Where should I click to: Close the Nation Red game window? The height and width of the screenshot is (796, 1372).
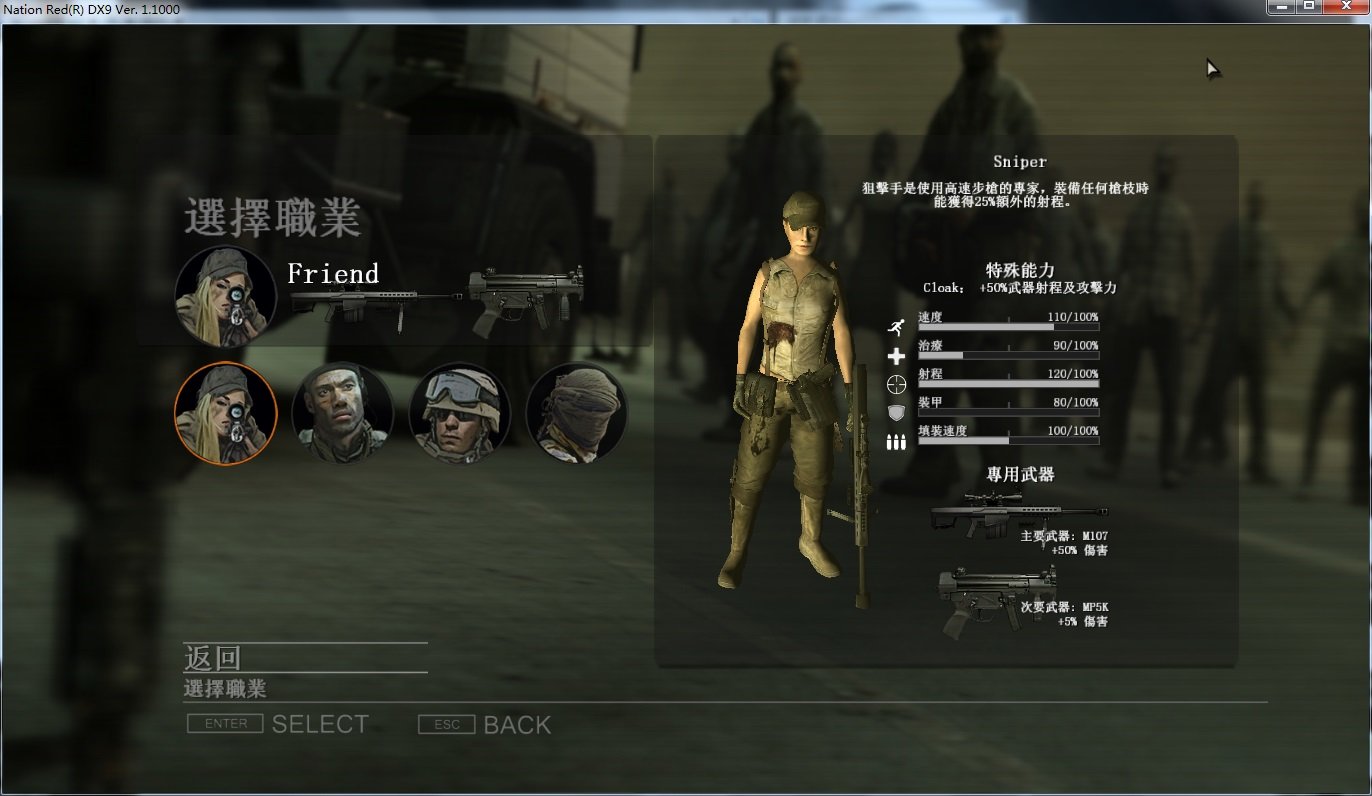point(1346,7)
